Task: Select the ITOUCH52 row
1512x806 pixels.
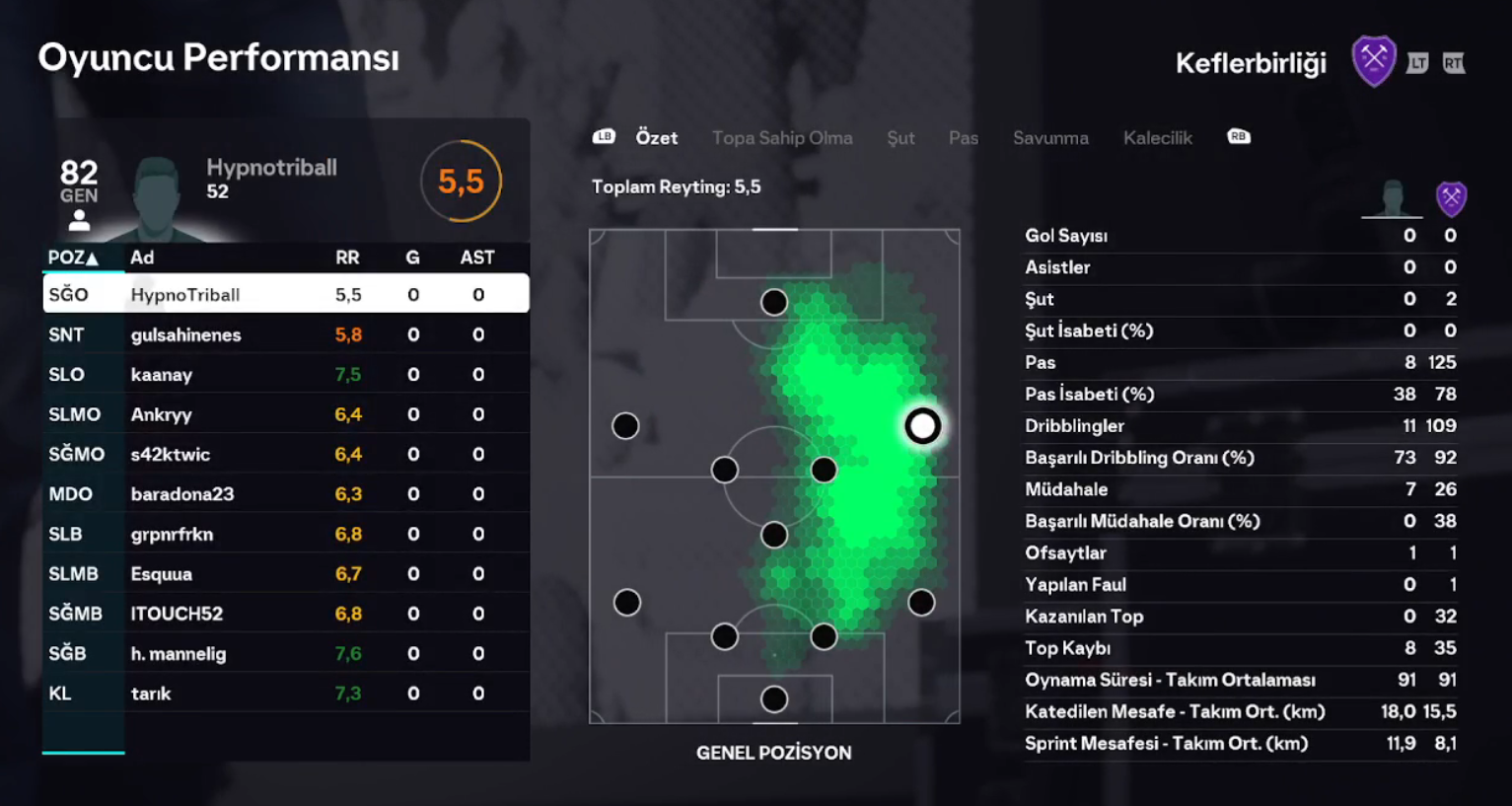Action: pos(286,614)
